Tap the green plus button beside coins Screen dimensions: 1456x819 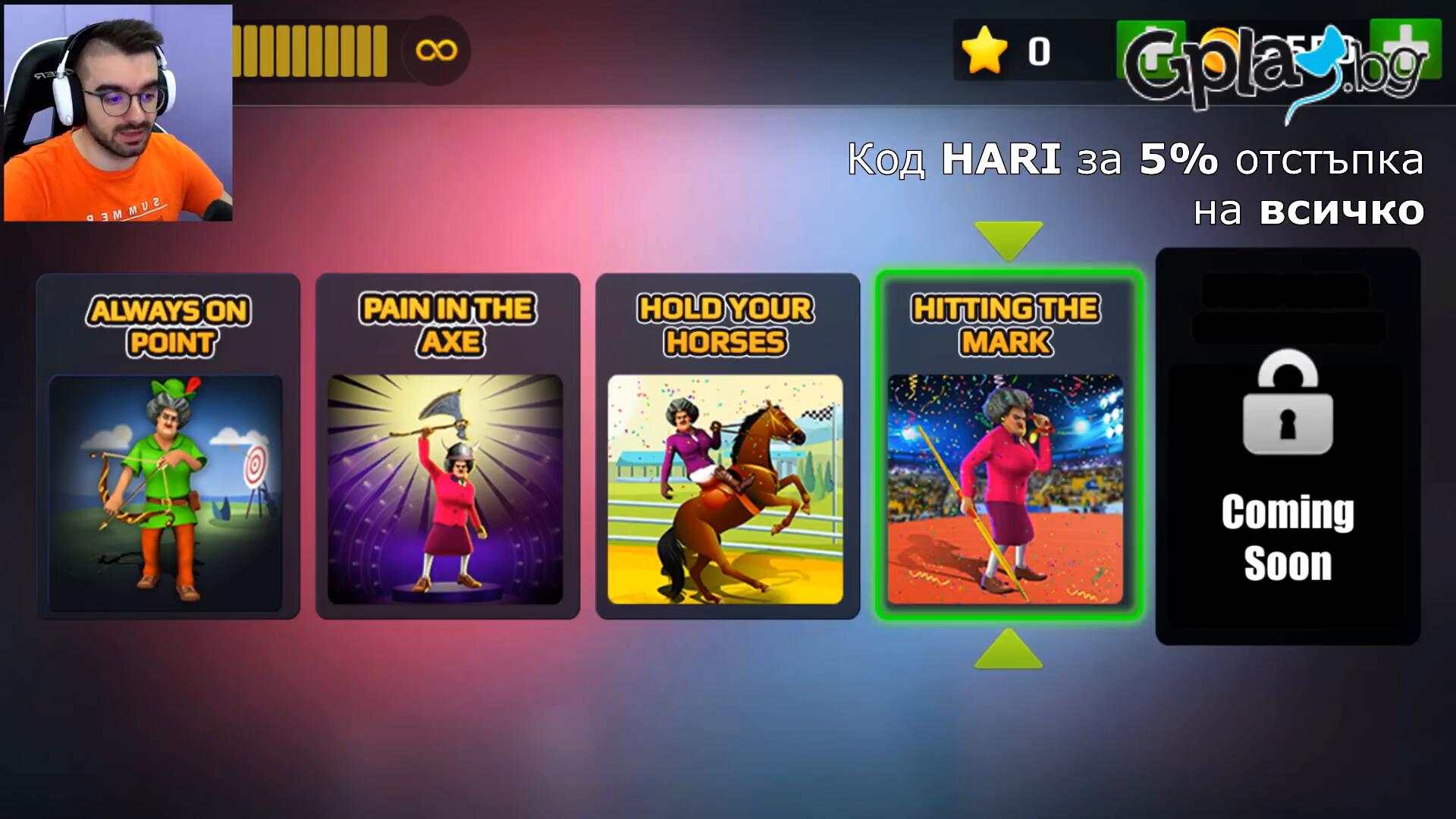(1405, 49)
